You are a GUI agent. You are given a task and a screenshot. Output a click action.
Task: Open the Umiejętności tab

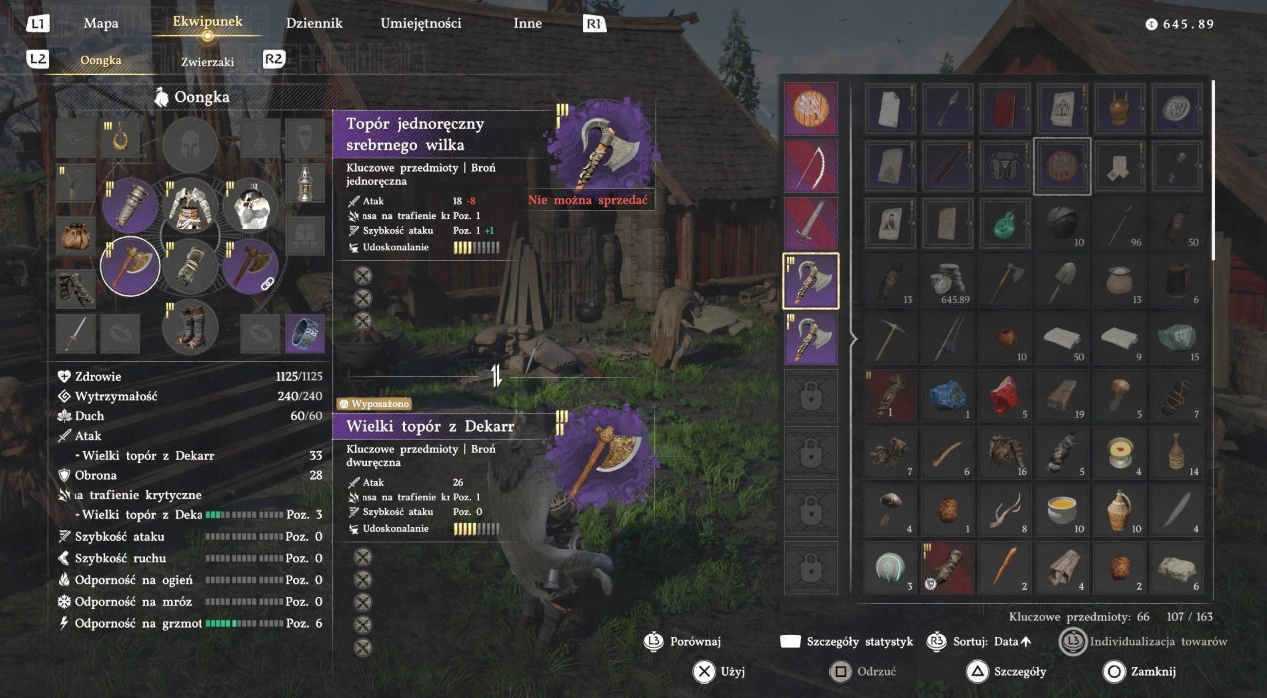421,23
